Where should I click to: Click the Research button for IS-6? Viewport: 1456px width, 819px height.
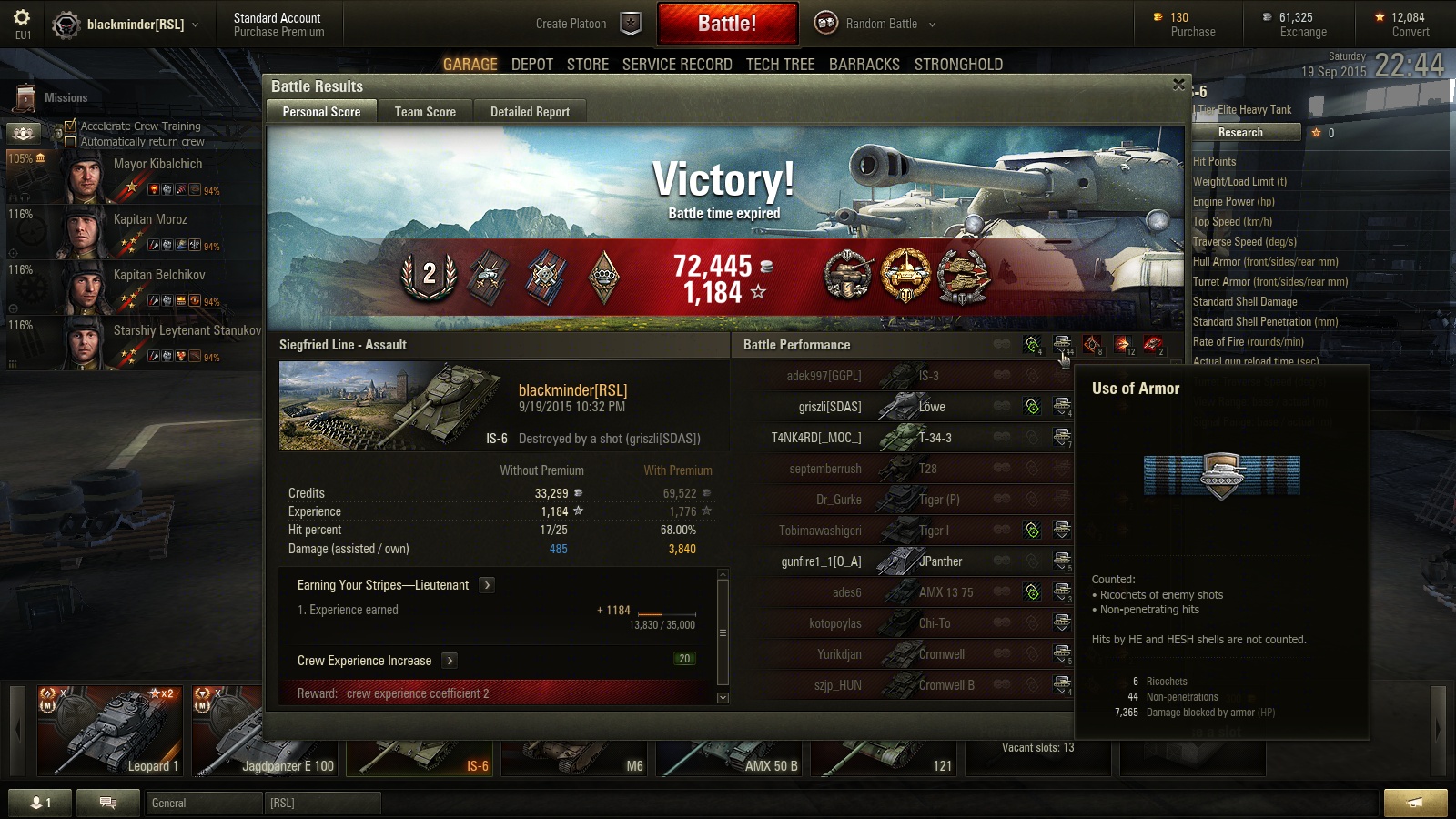(1240, 133)
